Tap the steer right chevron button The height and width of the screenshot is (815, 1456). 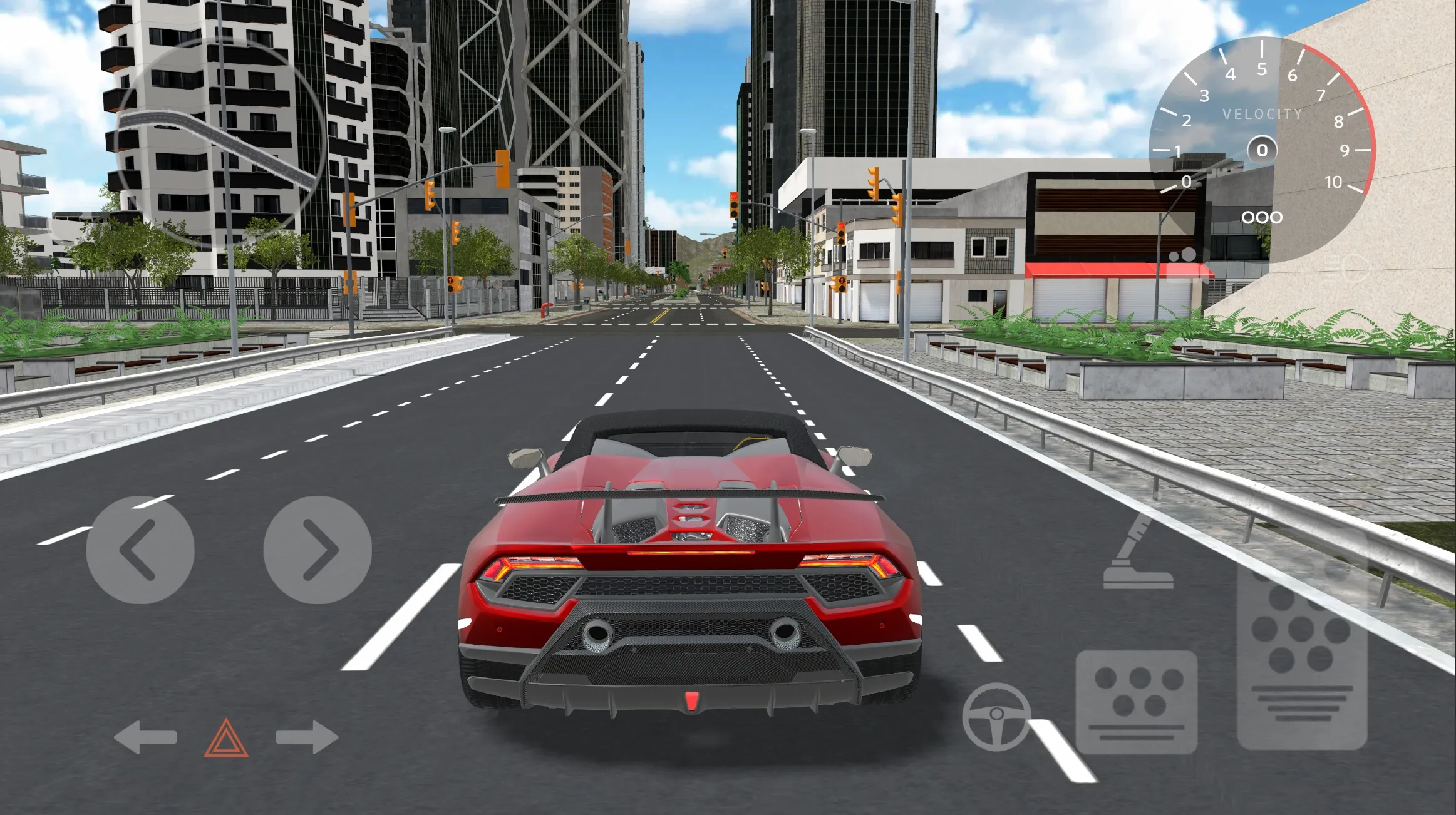click(318, 550)
